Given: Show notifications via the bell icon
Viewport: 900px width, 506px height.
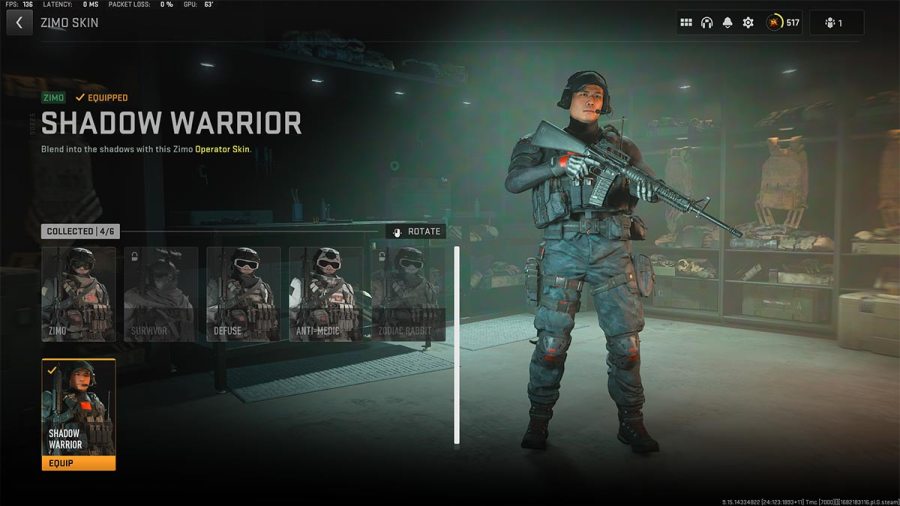Looking at the screenshot, I should point(727,23).
